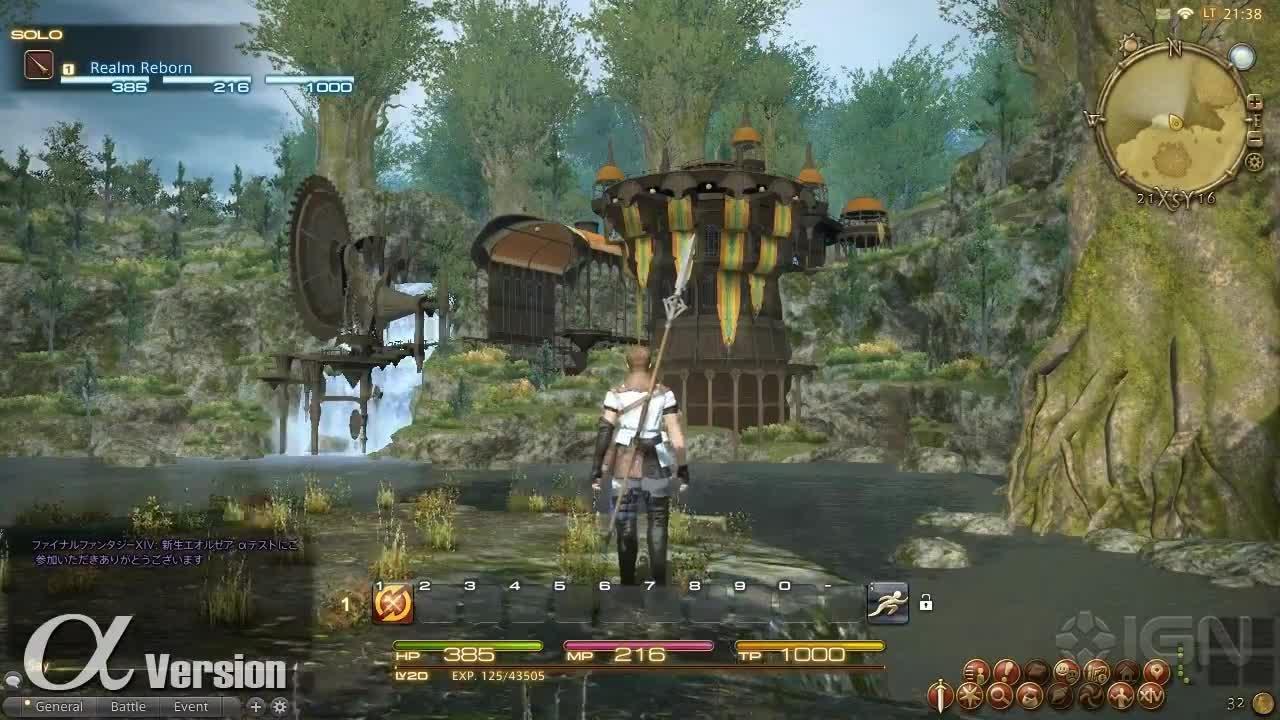The height and width of the screenshot is (720, 1280).
Task: Click the shell icon in the round menu
Action: point(1059,695)
